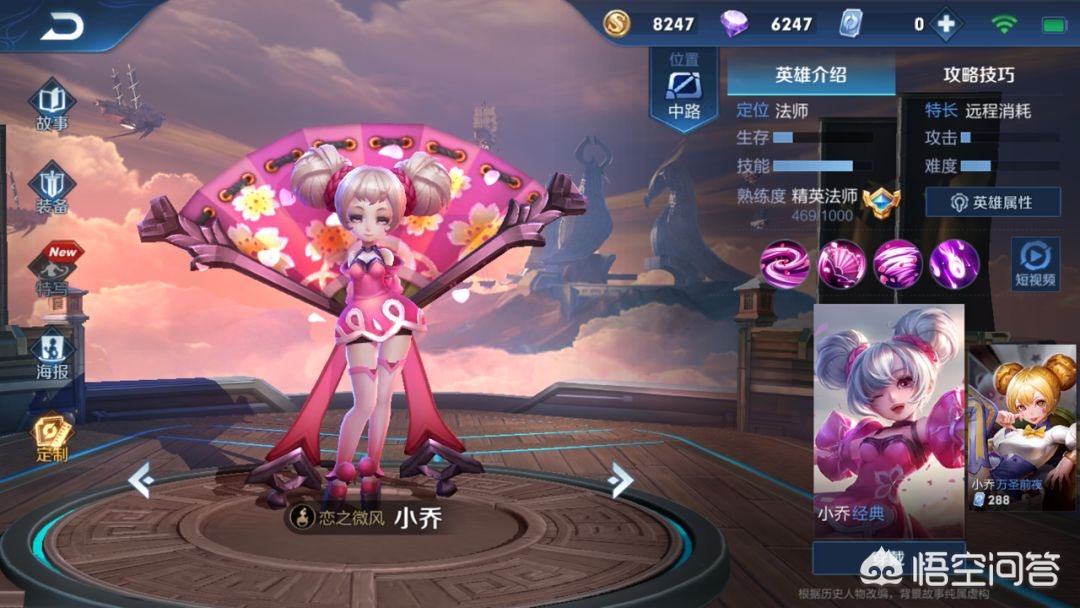Show next hero with right arrow

(621, 480)
